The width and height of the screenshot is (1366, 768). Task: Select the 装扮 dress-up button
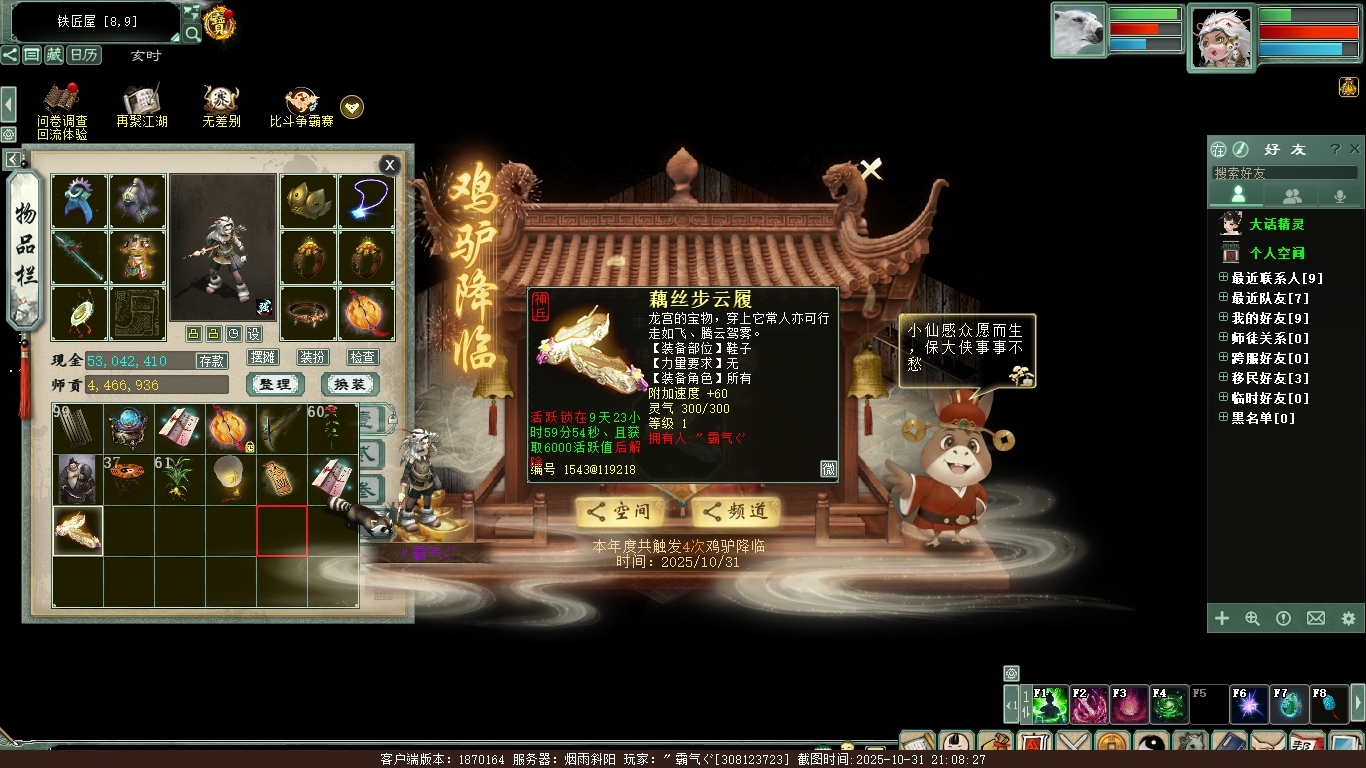313,357
